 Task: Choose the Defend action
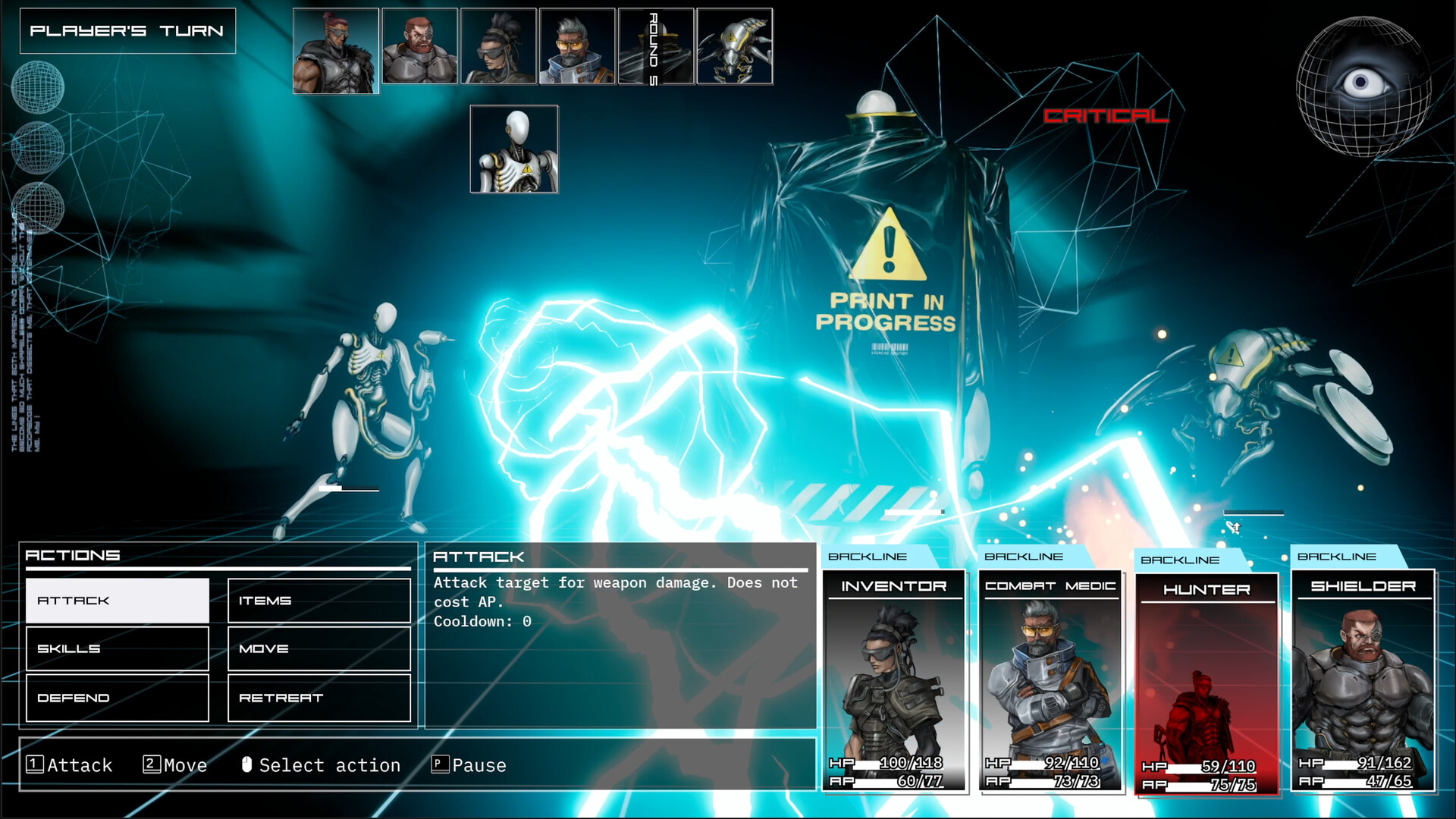click(117, 697)
